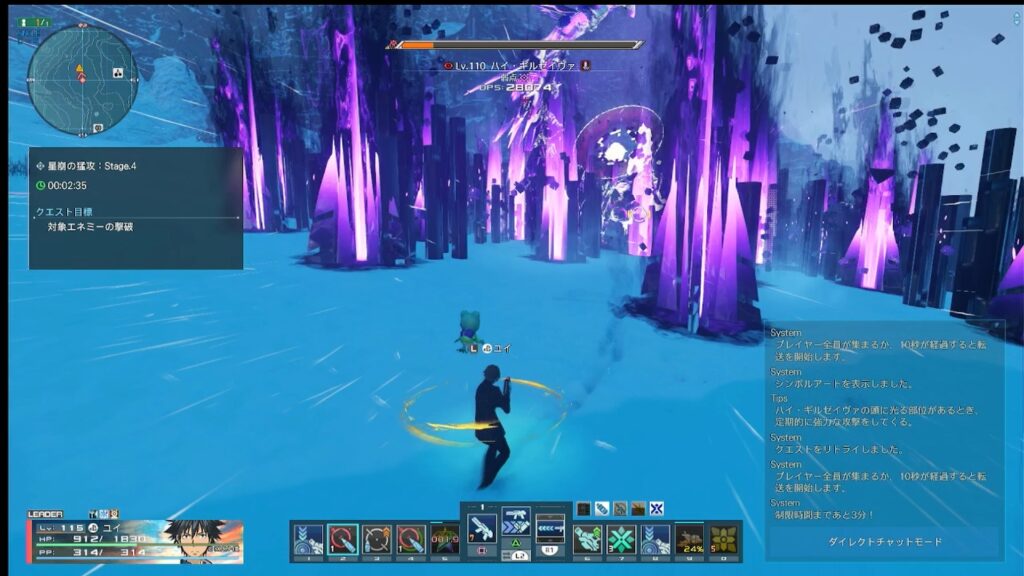Image resolution: width=1024 pixels, height=576 pixels.
Task: Select the Stage.4 quest tracker panel
Action: [x=136, y=208]
